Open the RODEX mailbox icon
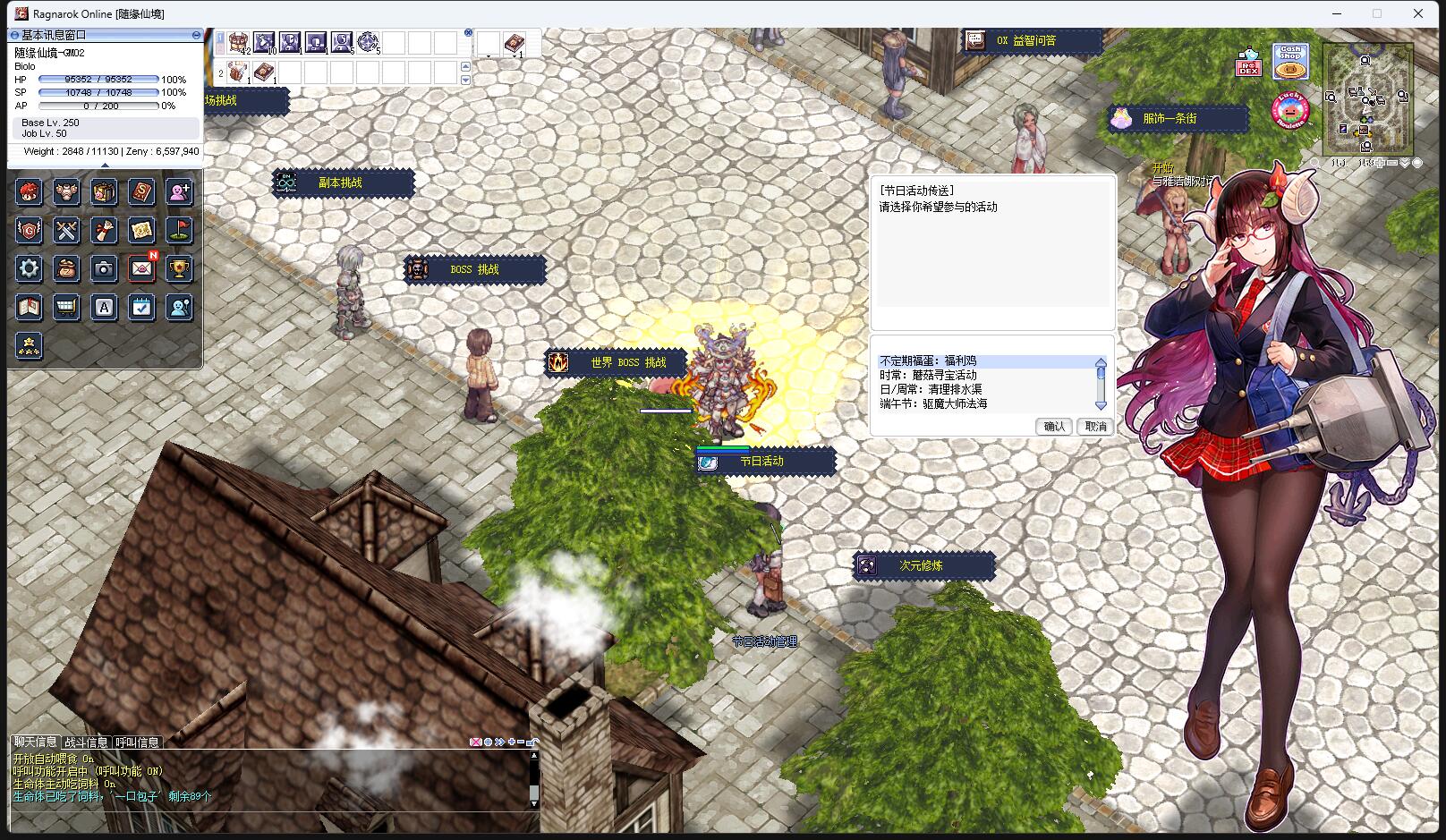 (x=1248, y=63)
